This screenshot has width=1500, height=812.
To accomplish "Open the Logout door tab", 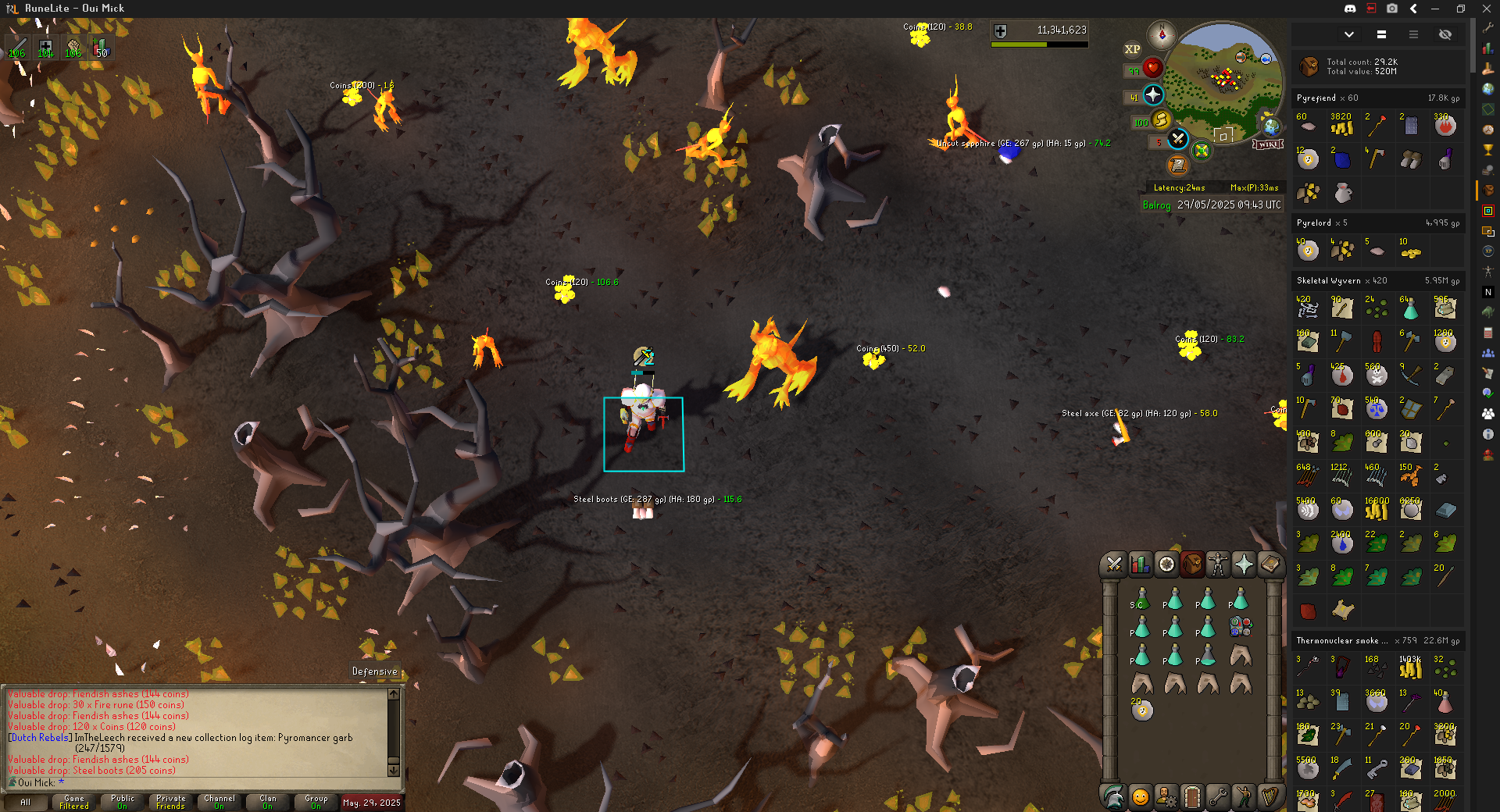I will 1191,796.
